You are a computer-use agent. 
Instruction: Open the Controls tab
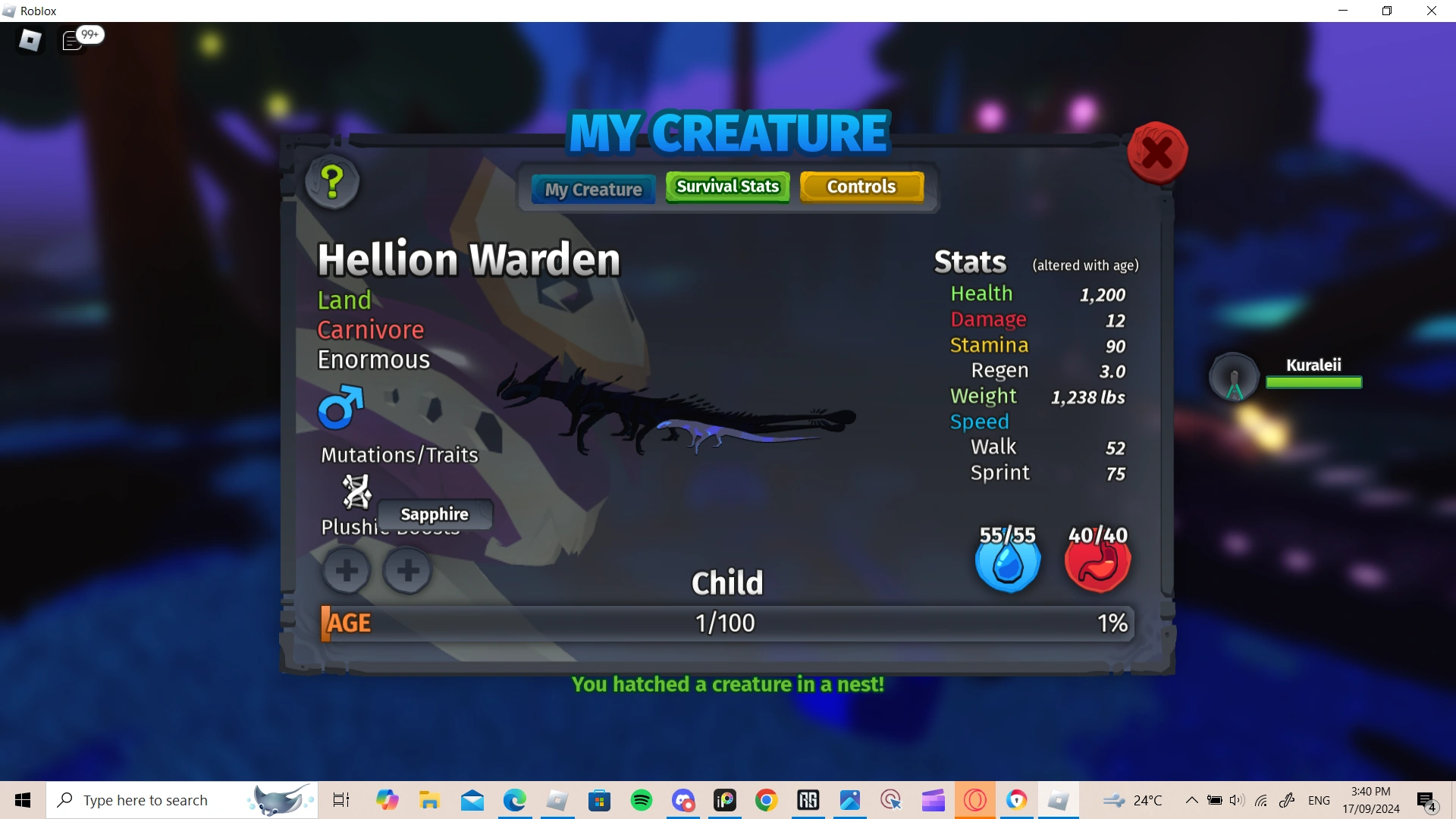point(861,187)
